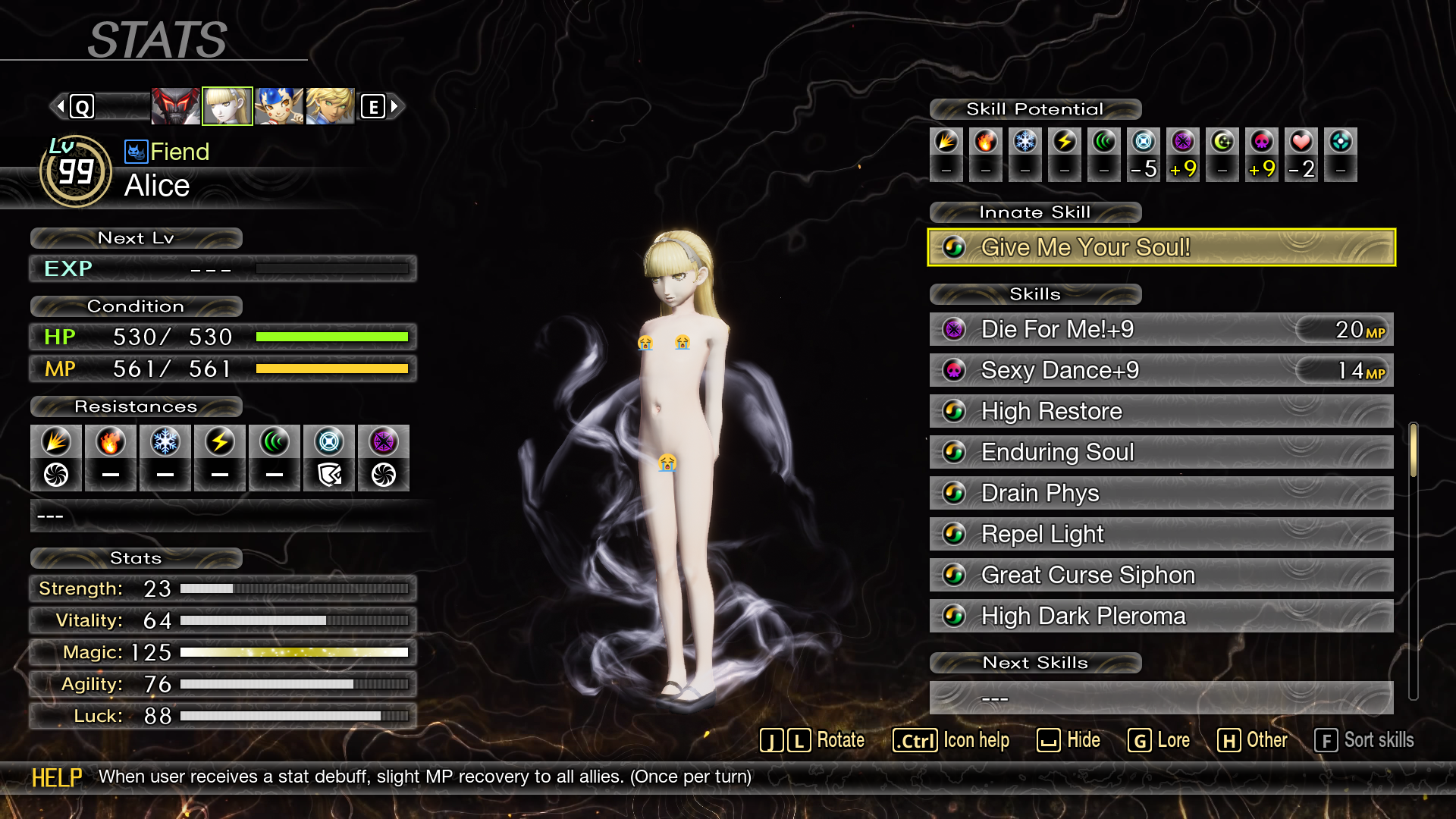1456x819 pixels.
Task: Switch to the blue-haired demon portrait
Action: (x=279, y=106)
